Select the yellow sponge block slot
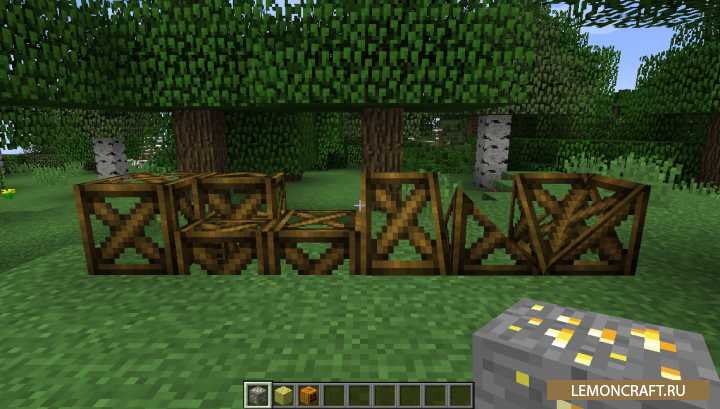This screenshot has height=409, width=720. [283, 395]
